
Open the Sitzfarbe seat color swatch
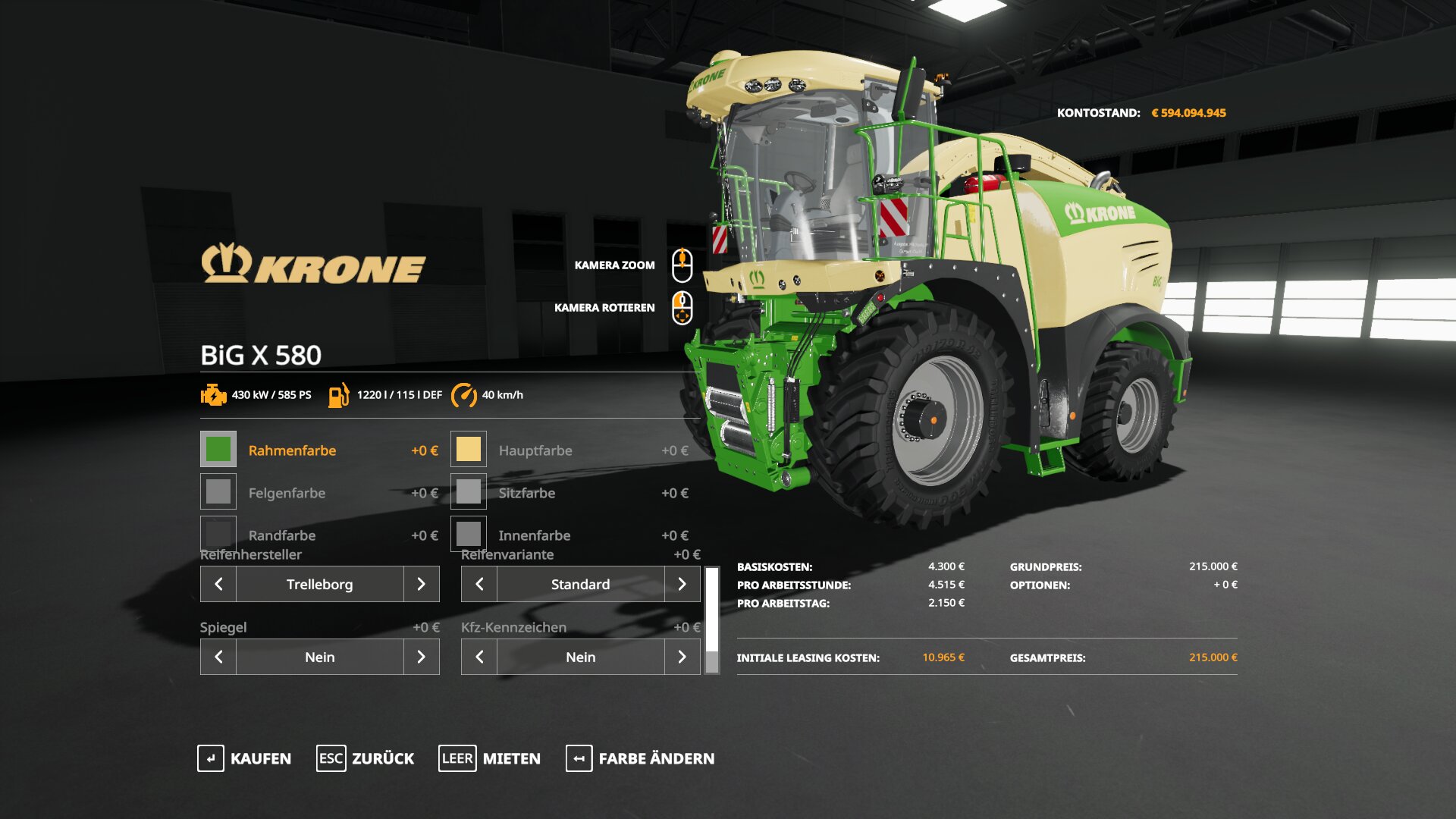pos(469,492)
